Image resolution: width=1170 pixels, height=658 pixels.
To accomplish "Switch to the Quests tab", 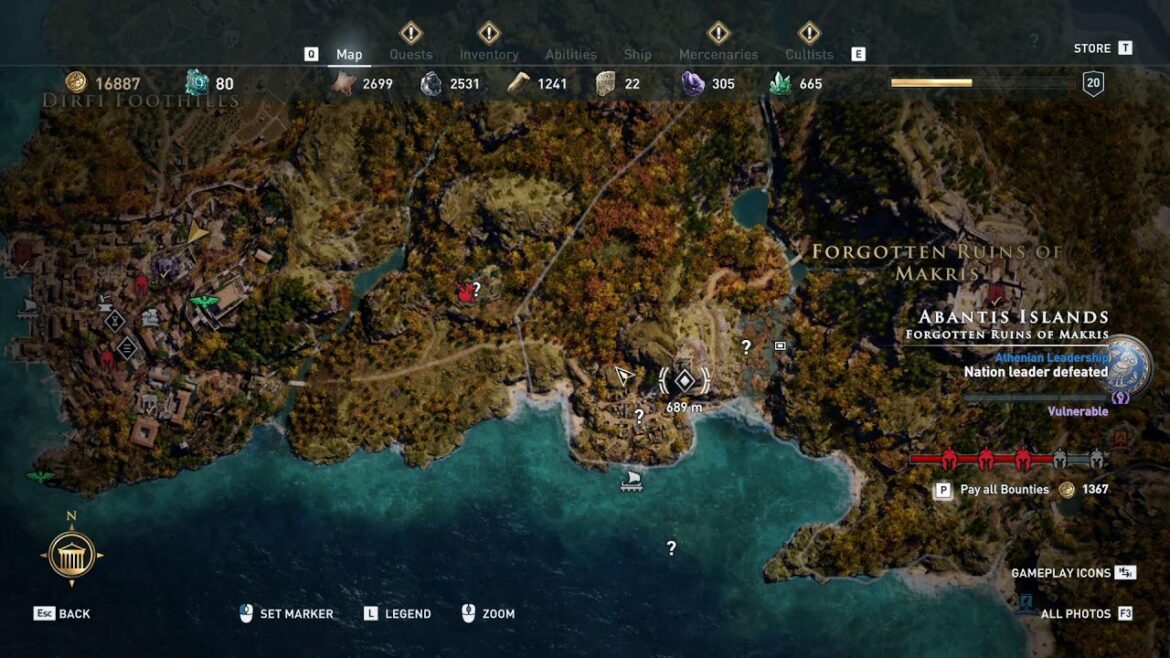I will click(410, 54).
